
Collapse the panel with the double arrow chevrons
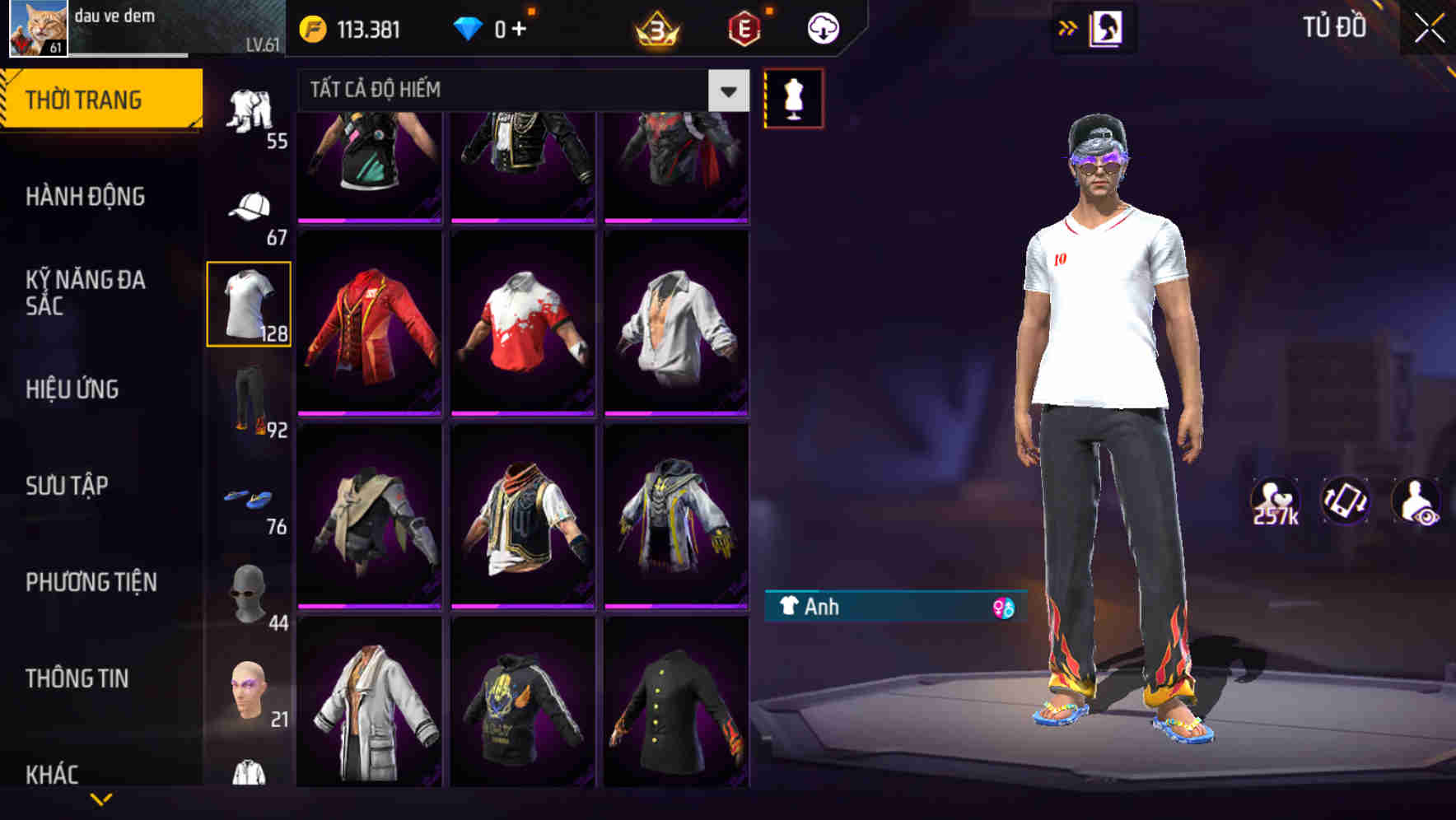(x=1068, y=27)
